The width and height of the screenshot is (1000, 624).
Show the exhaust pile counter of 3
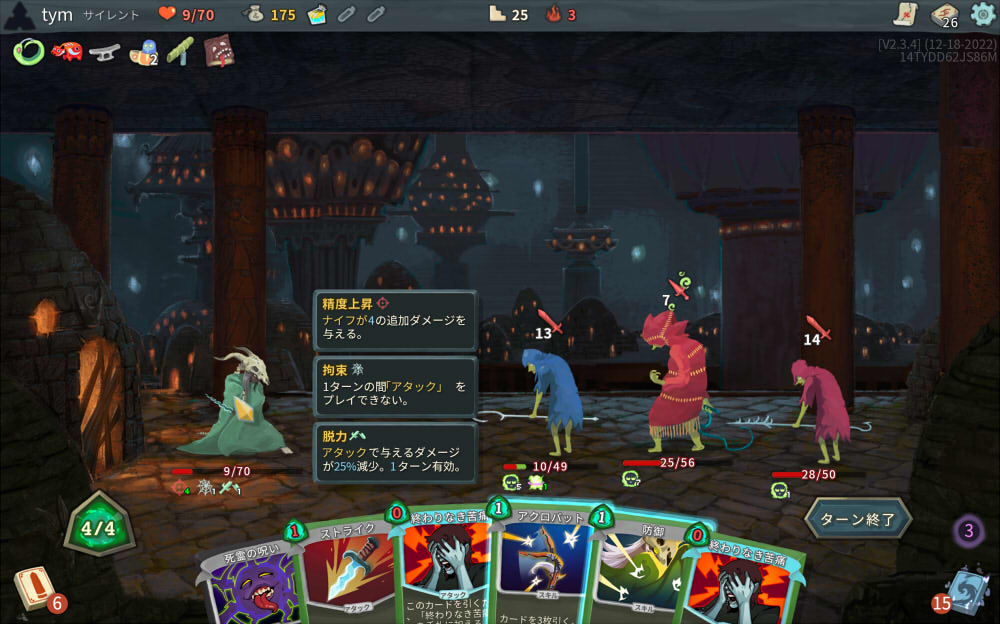(x=968, y=530)
